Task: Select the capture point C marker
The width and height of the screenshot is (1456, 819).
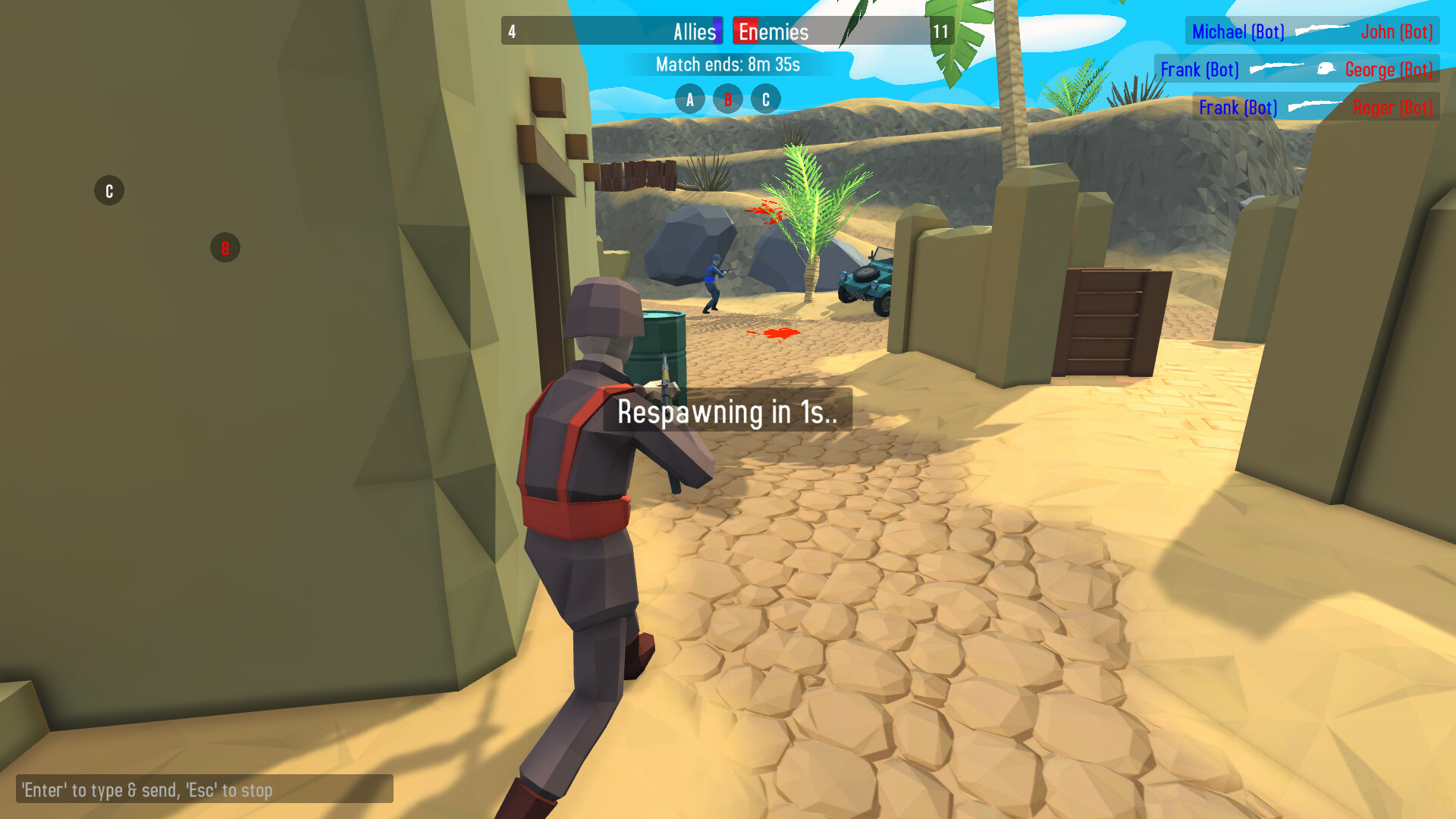Action: pyautogui.click(x=764, y=99)
